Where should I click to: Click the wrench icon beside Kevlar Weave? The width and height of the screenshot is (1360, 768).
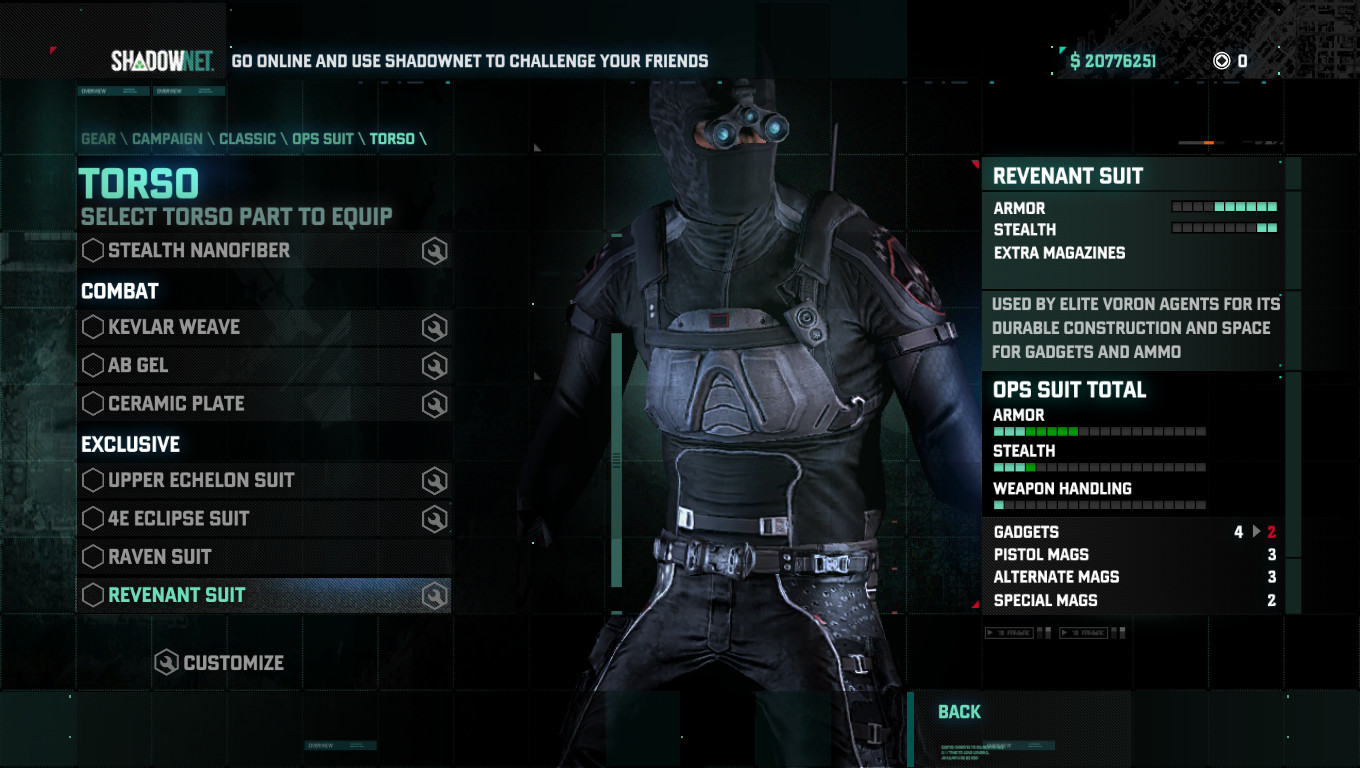pos(434,327)
